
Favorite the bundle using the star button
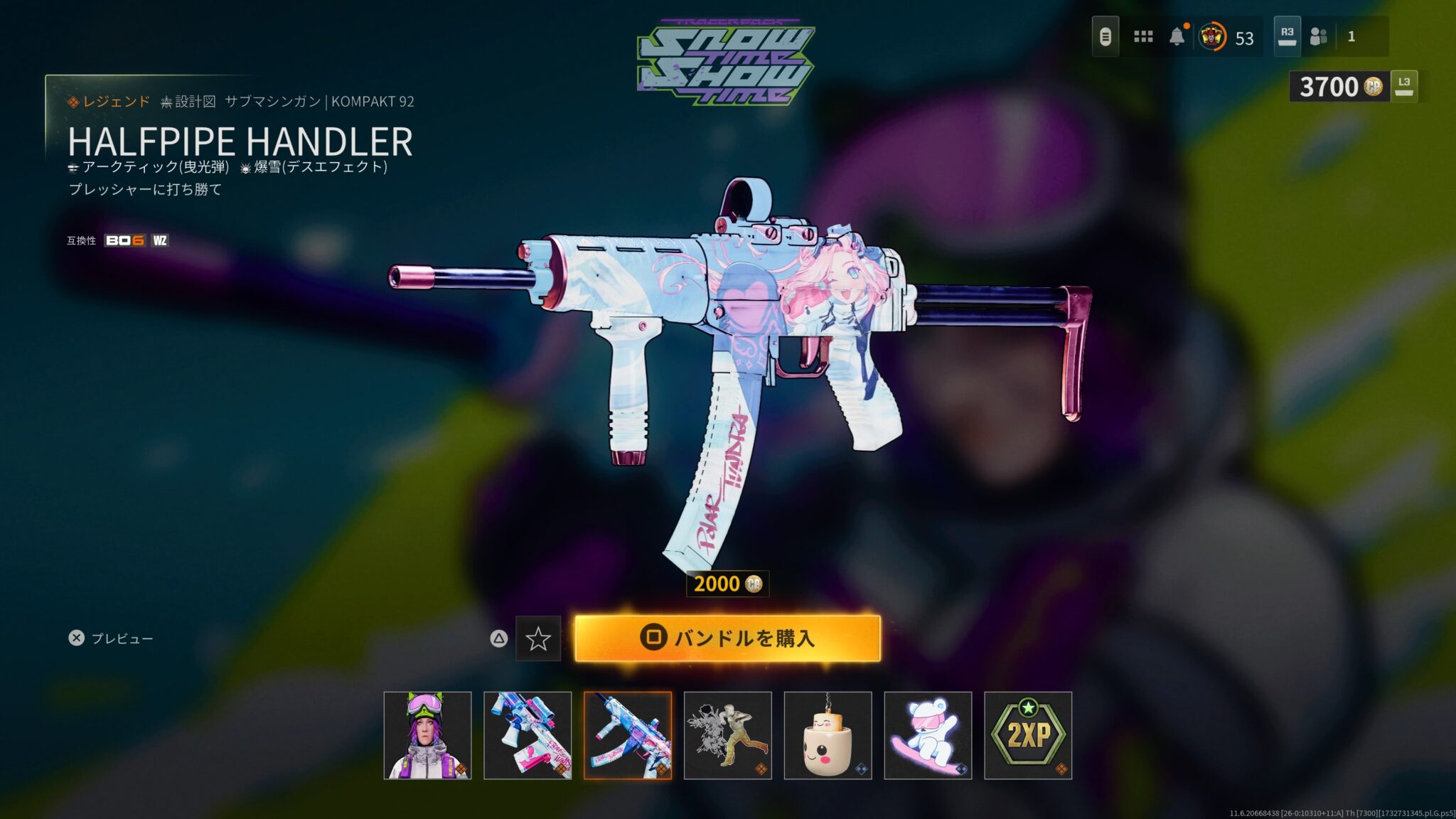pyautogui.click(x=537, y=638)
